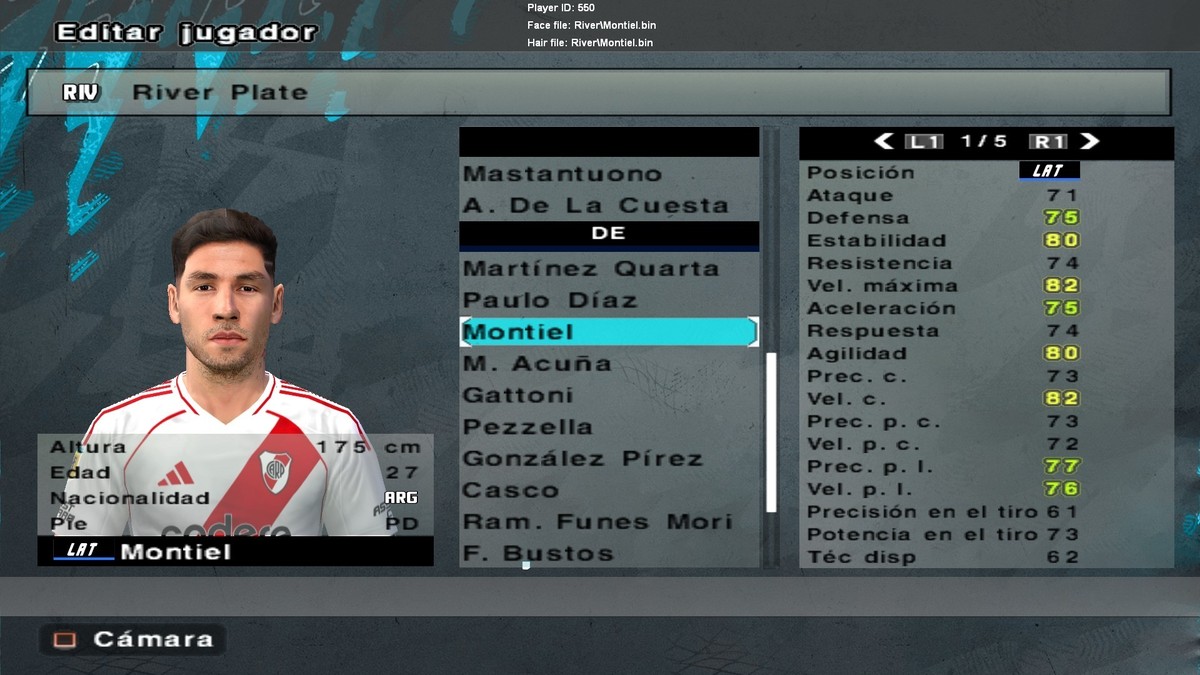Image resolution: width=1200 pixels, height=675 pixels.
Task: Go to the previous stats page arrow
Action: click(884, 142)
